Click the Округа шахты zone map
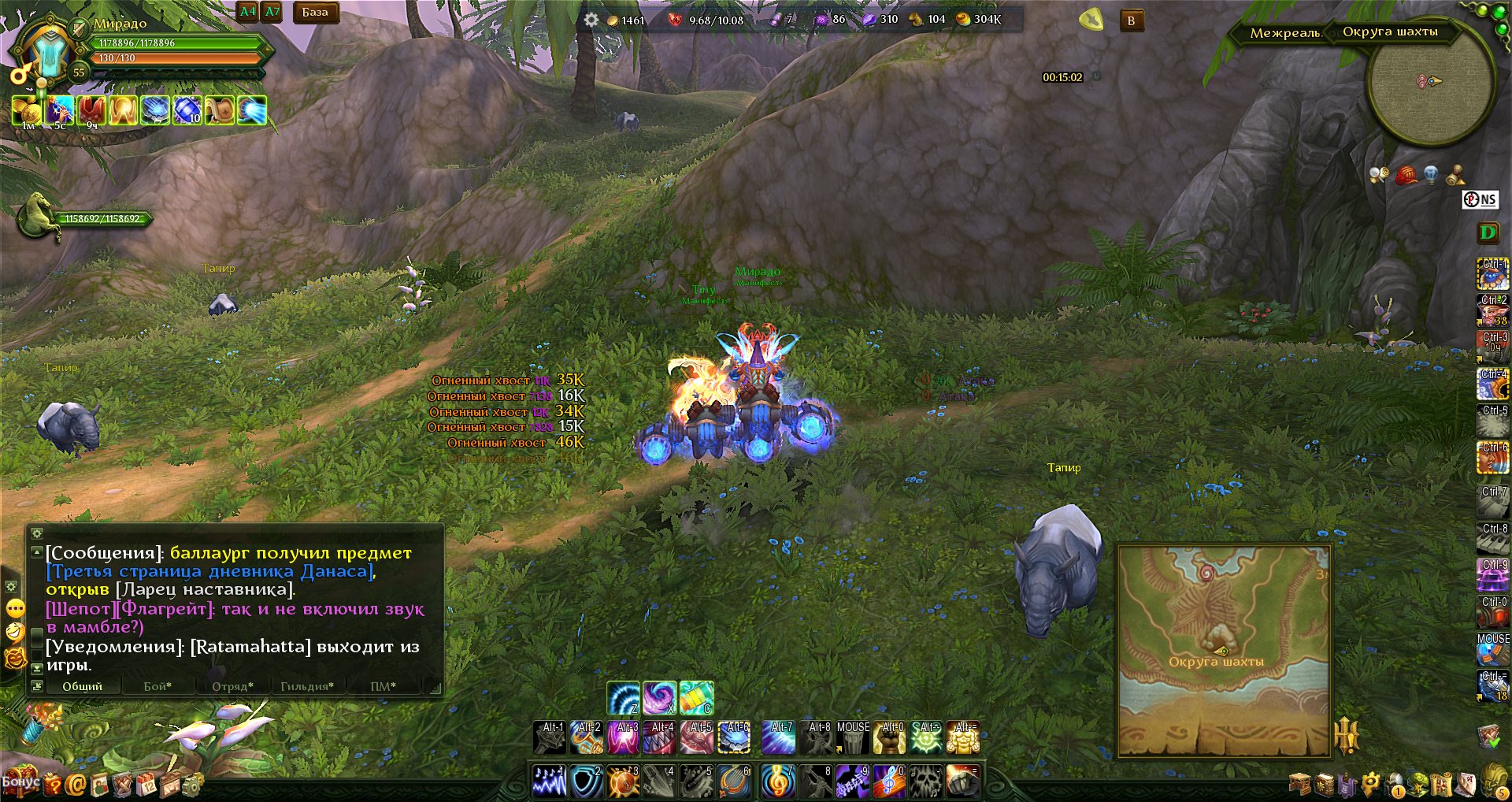 (x=1223, y=651)
